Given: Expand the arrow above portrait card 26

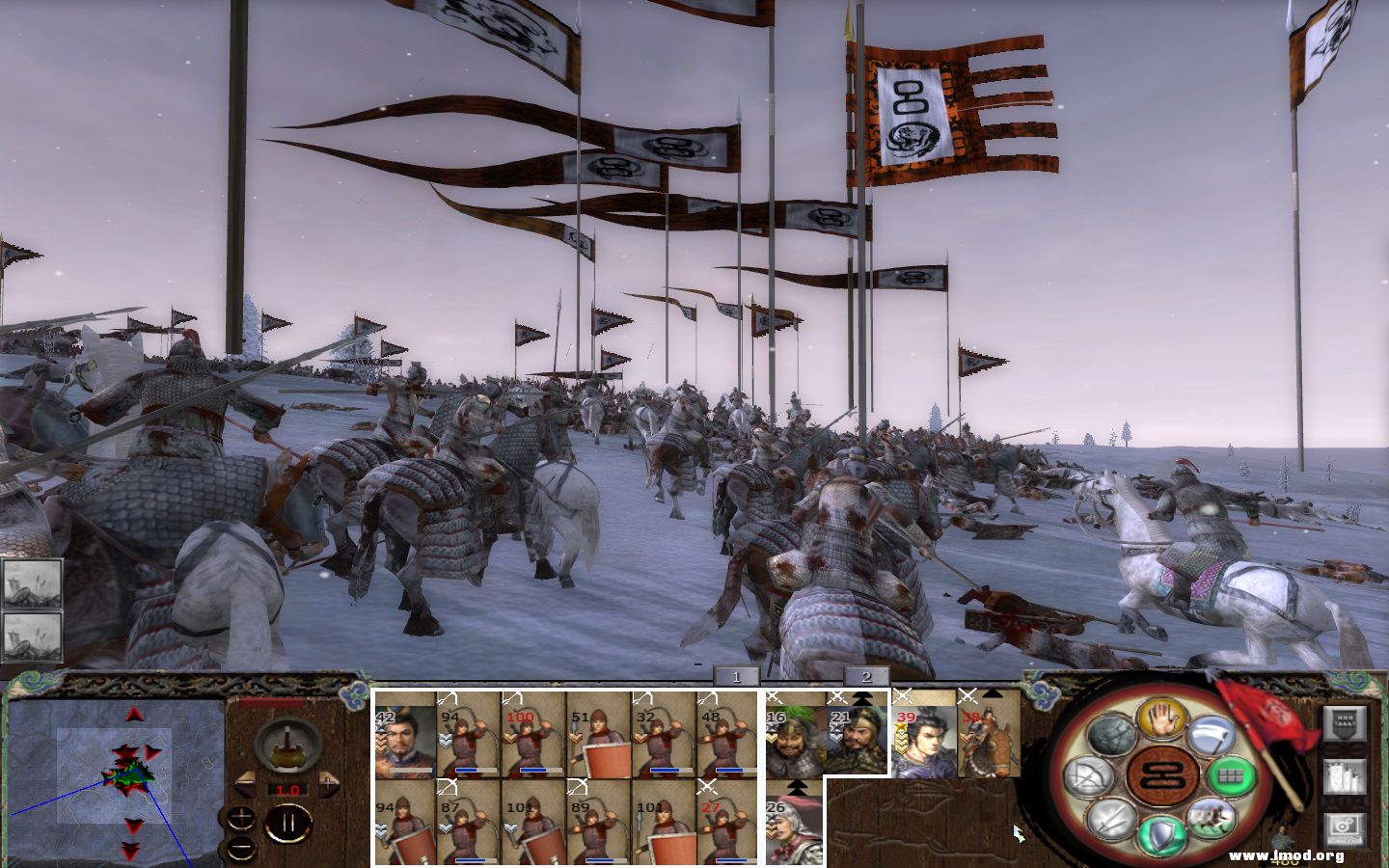Looking at the screenshot, I should [x=797, y=788].
